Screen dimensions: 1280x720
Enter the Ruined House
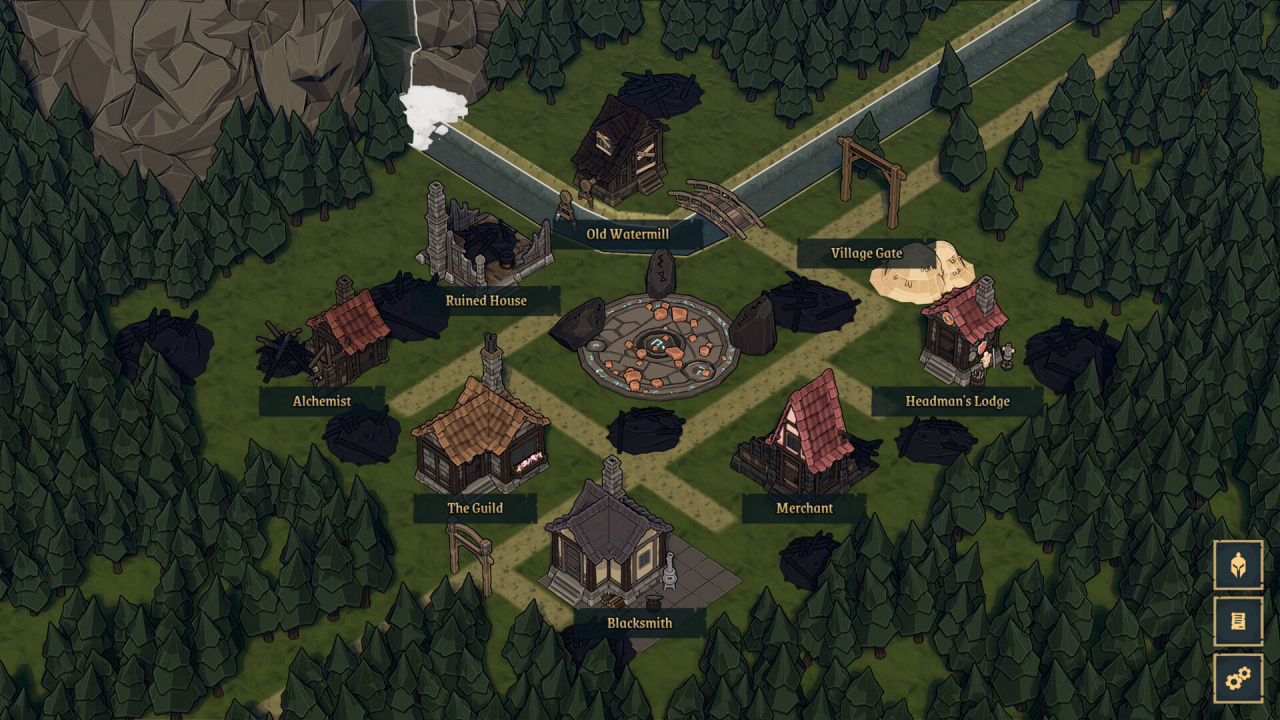pos(486,300)
